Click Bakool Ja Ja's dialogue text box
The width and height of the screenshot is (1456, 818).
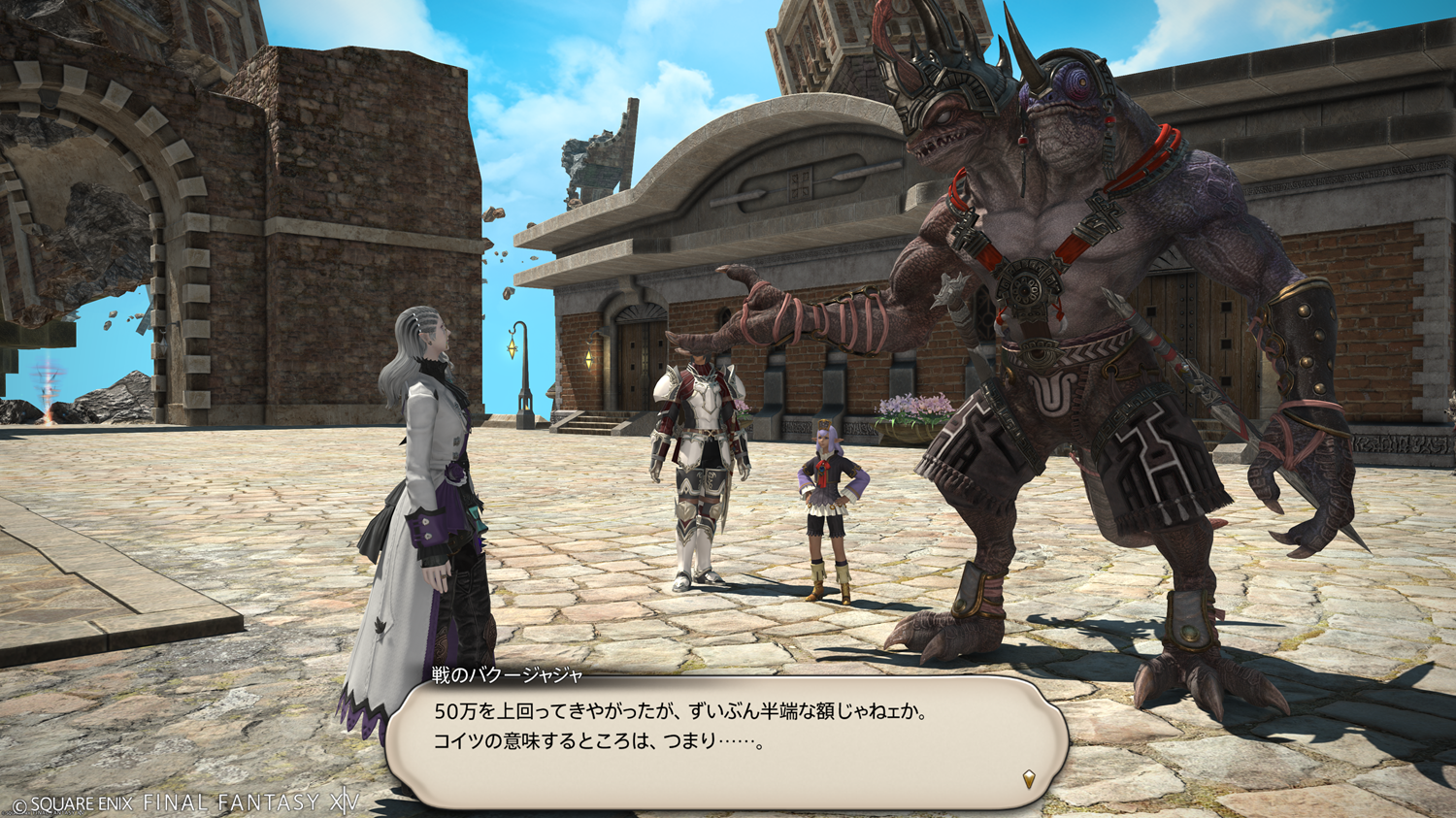coord(726,741)
